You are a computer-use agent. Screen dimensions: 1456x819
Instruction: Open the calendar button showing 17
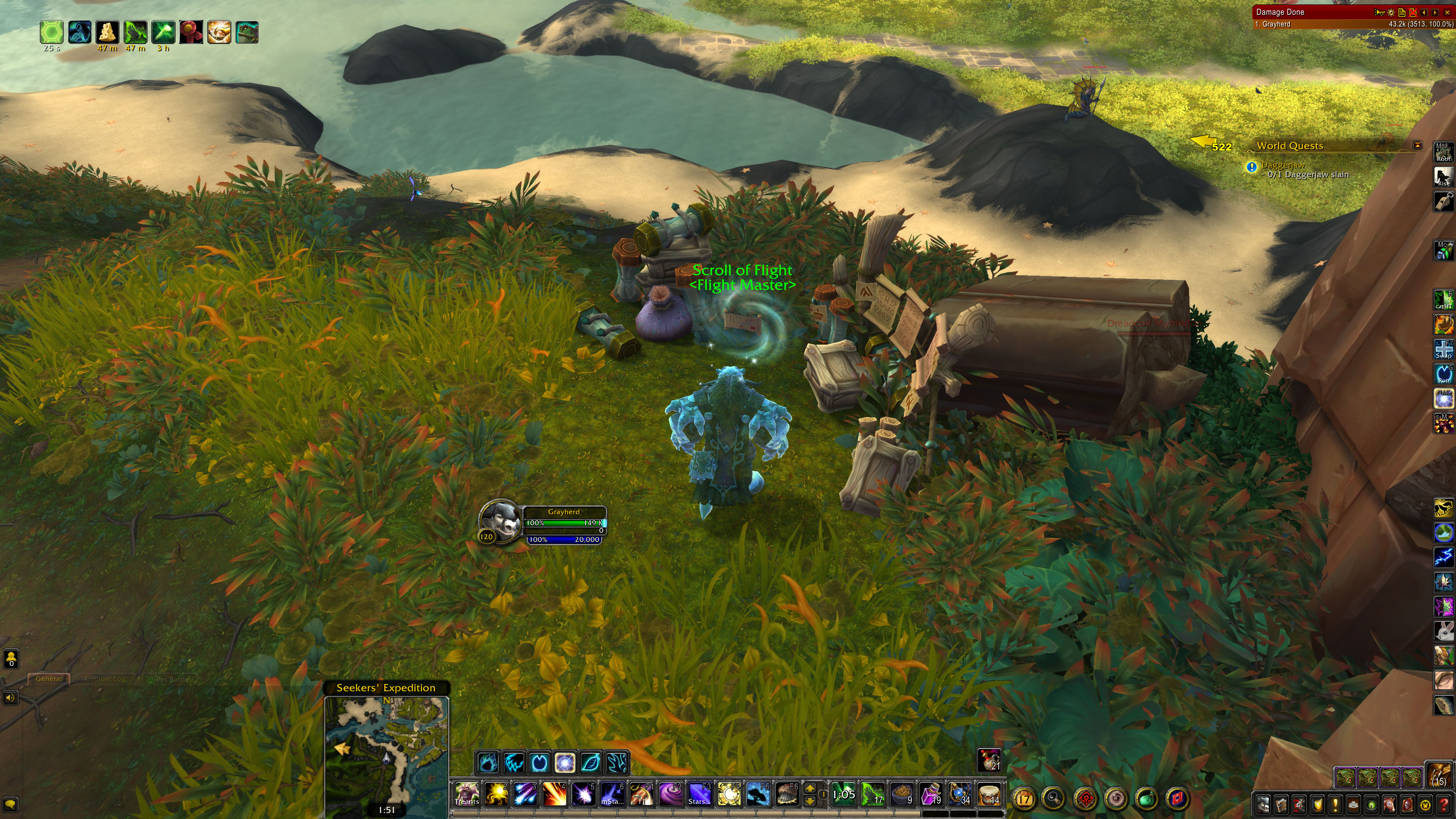1024,799
